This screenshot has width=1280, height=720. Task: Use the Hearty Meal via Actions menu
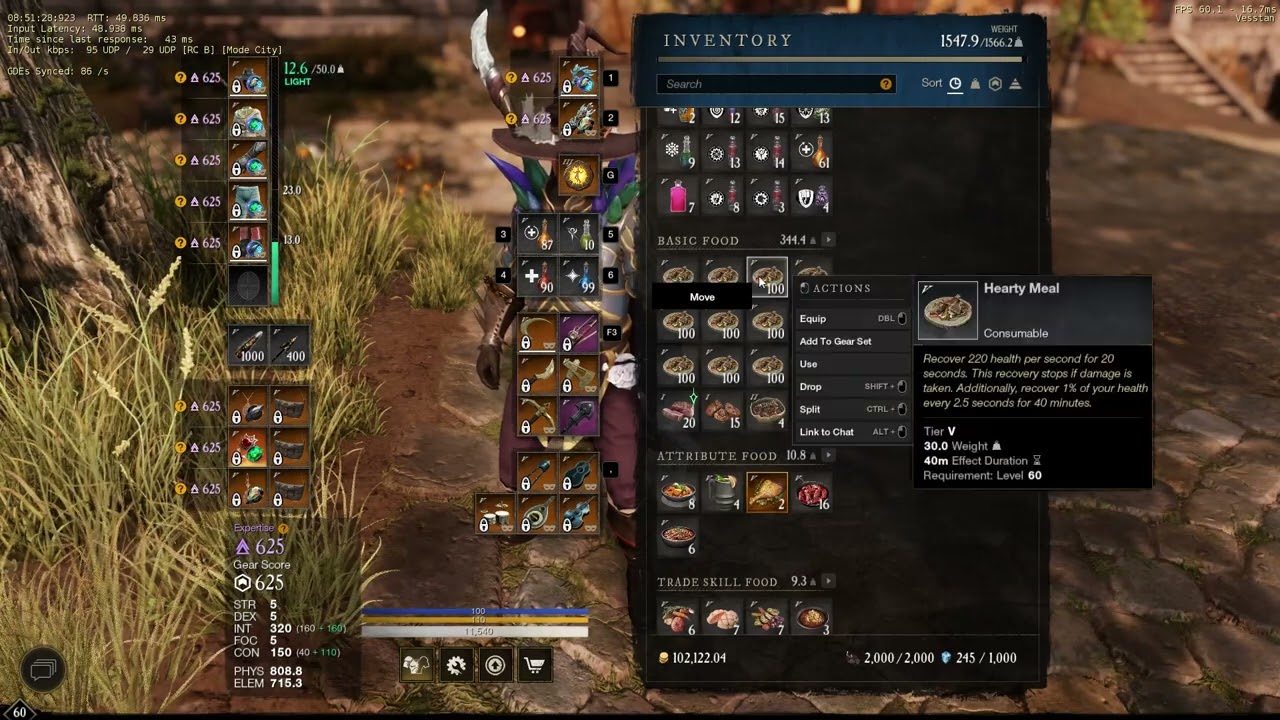coord(808,364)
